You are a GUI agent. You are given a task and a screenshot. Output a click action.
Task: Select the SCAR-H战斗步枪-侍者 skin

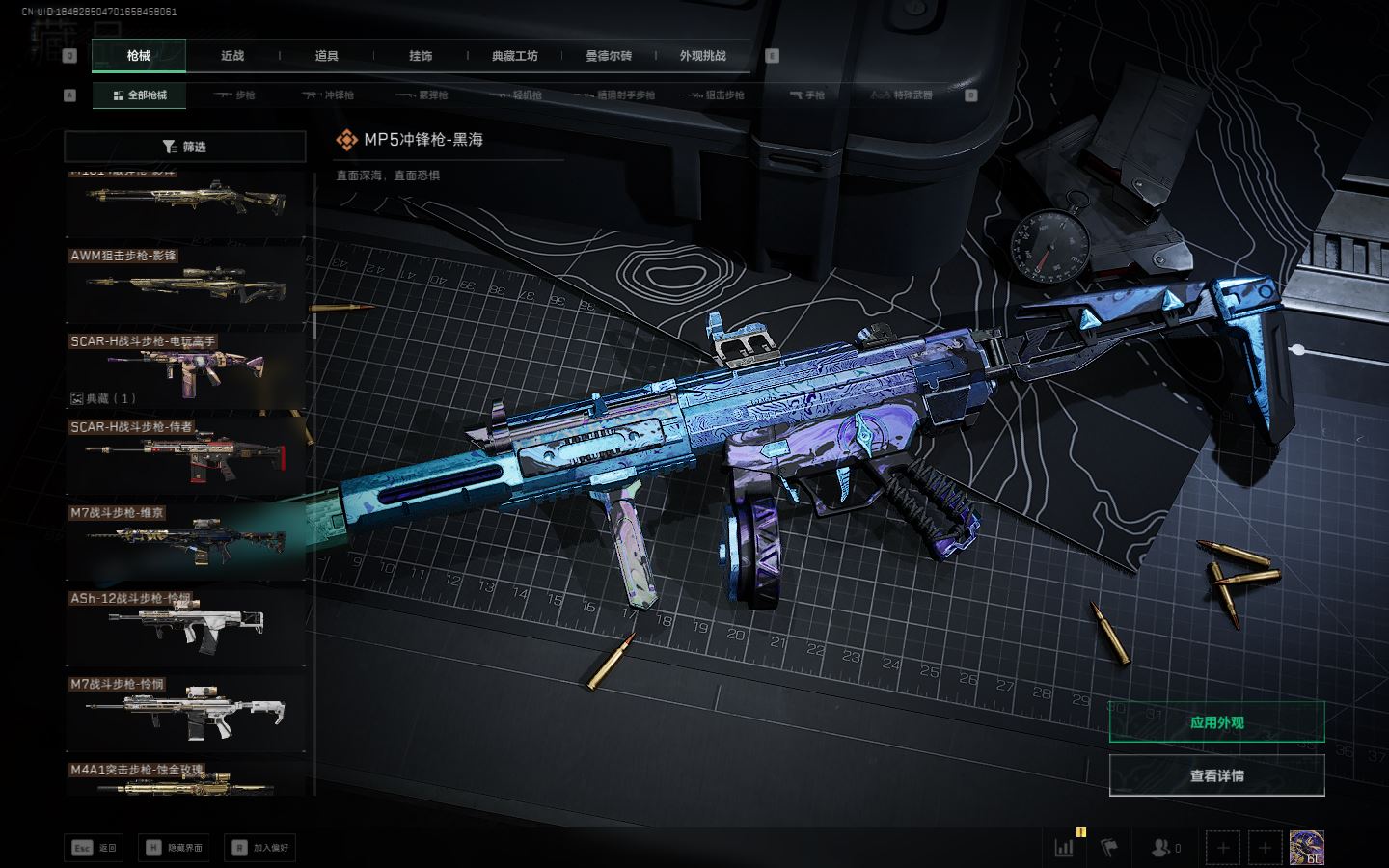tap(185, 453)
